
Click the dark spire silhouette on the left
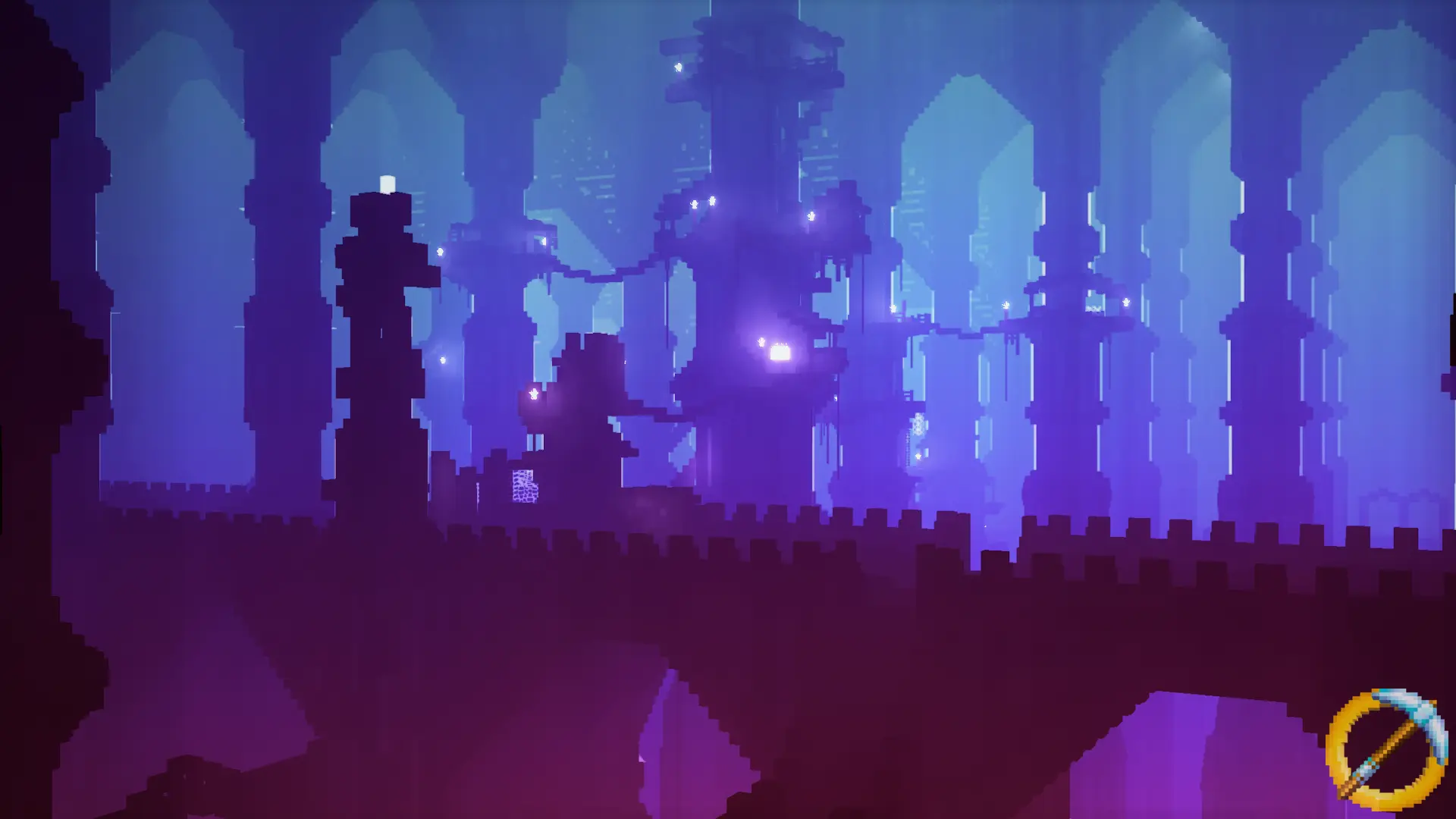[x=379, y=341]
